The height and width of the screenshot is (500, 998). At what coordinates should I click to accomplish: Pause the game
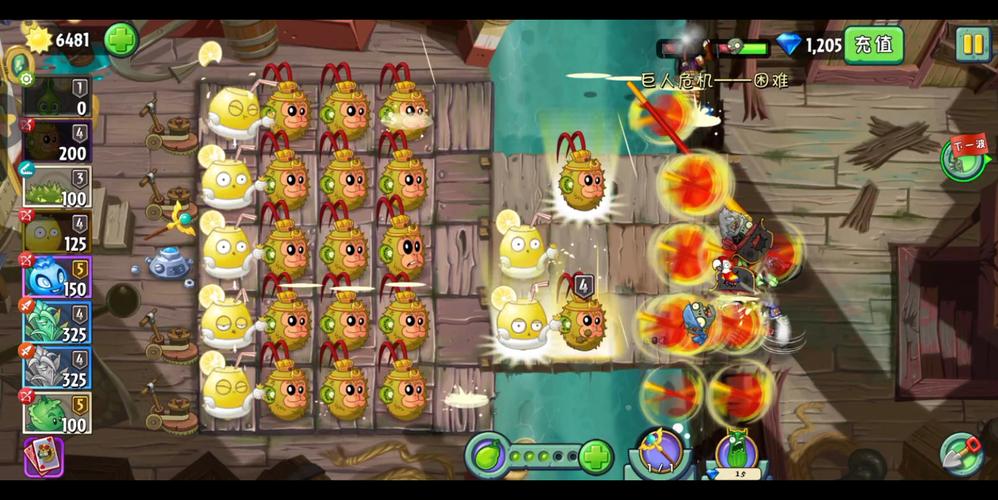pos(971,43)
